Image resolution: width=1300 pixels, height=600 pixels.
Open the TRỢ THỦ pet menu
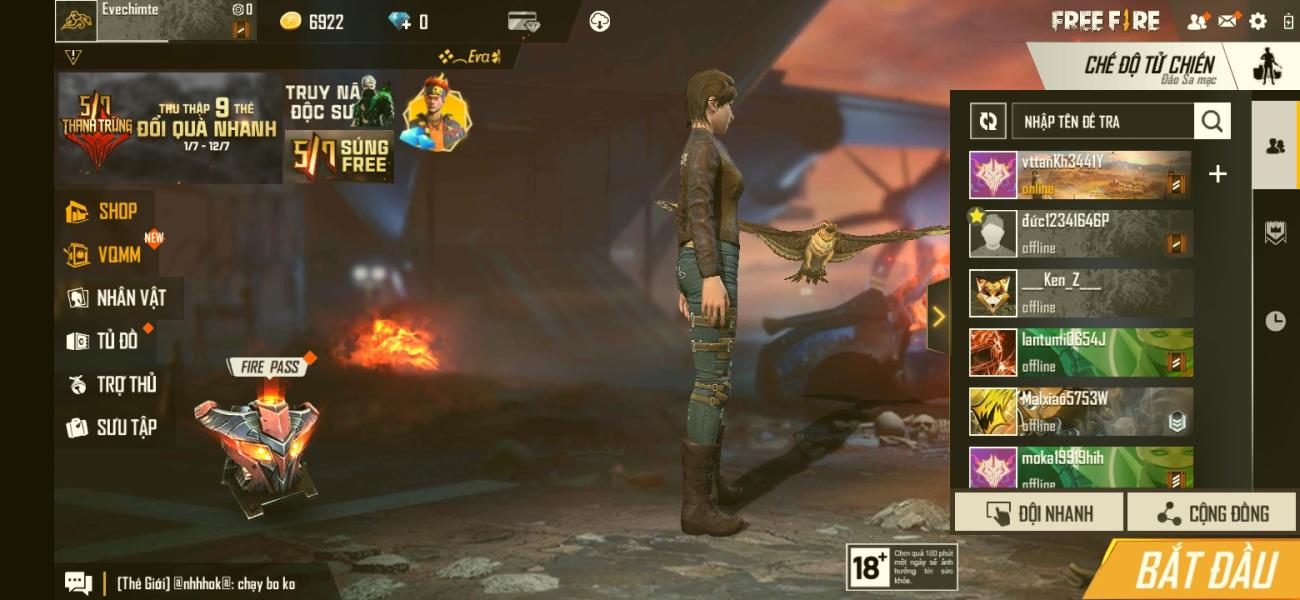pyautogui.click(x=112, y=384)
